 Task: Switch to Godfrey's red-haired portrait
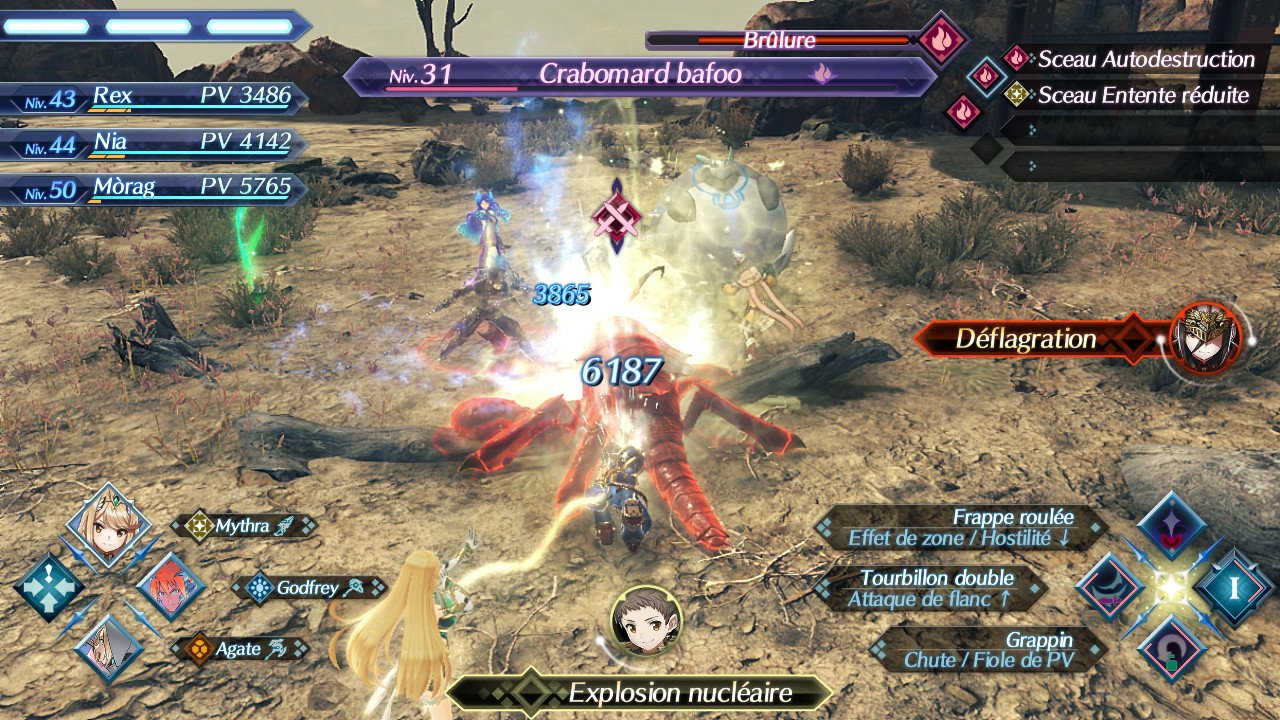[170, 587]
